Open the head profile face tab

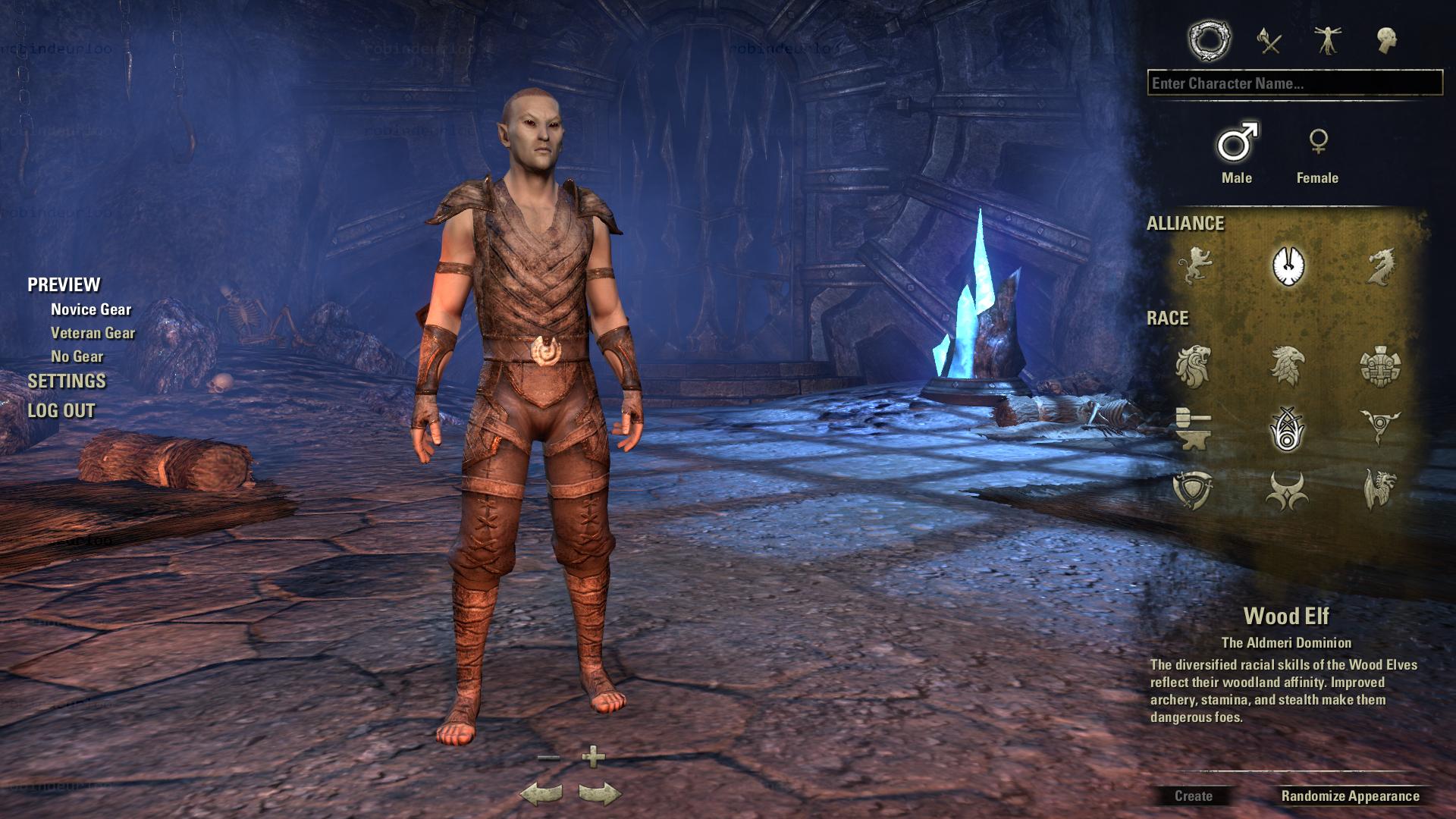1387,40
